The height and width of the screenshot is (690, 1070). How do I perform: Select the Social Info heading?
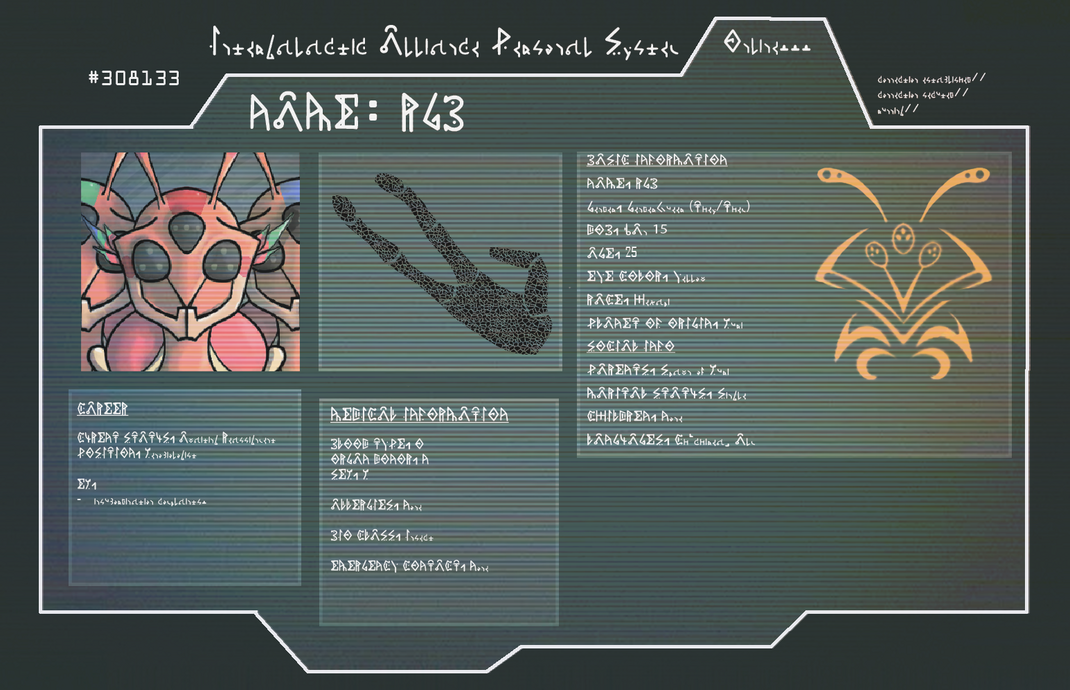point(630,346)
